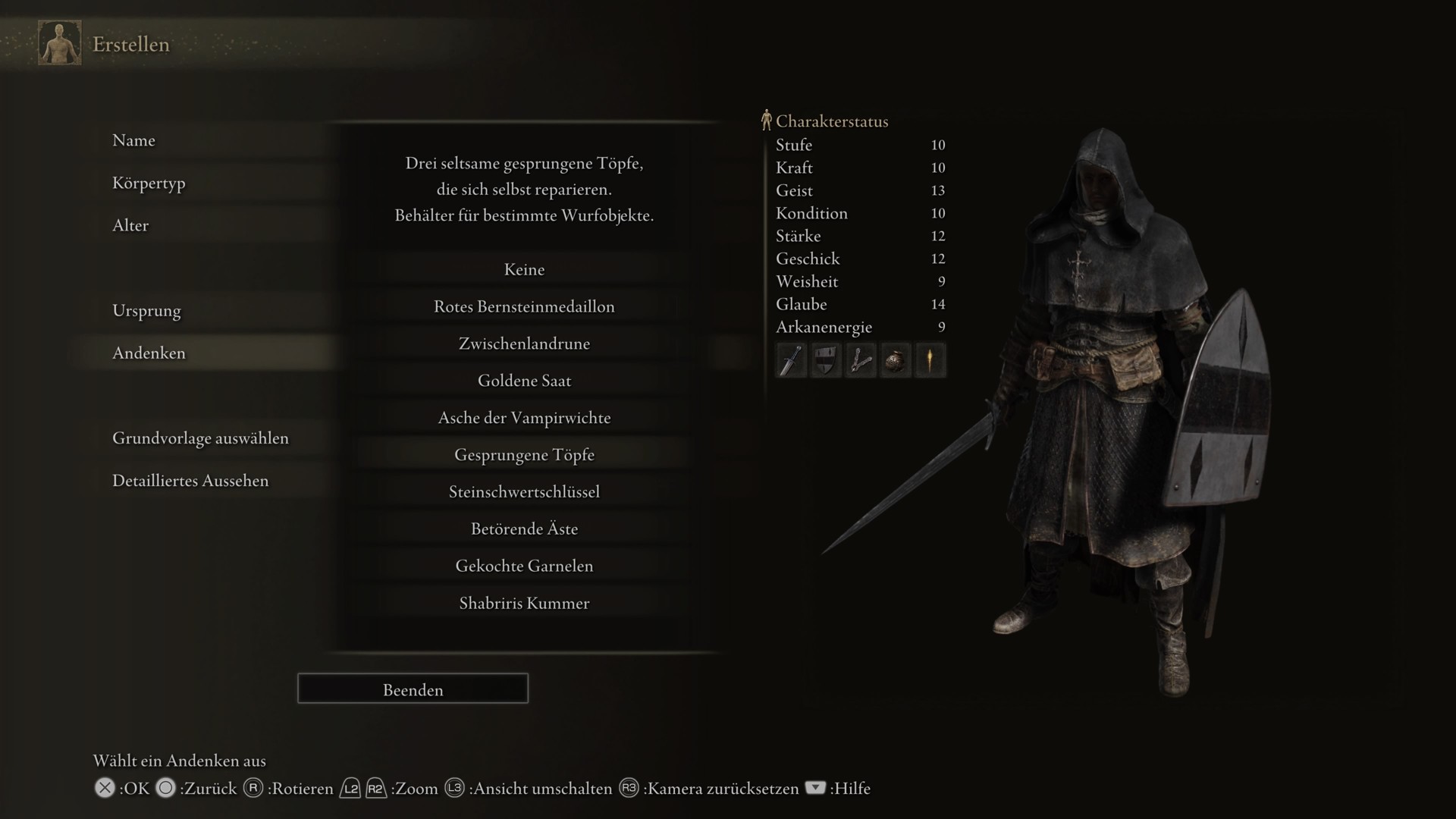Select Zwischenlandrune from the list
This screenshot has width=1456, height=819.
click(x=524, y=344)
